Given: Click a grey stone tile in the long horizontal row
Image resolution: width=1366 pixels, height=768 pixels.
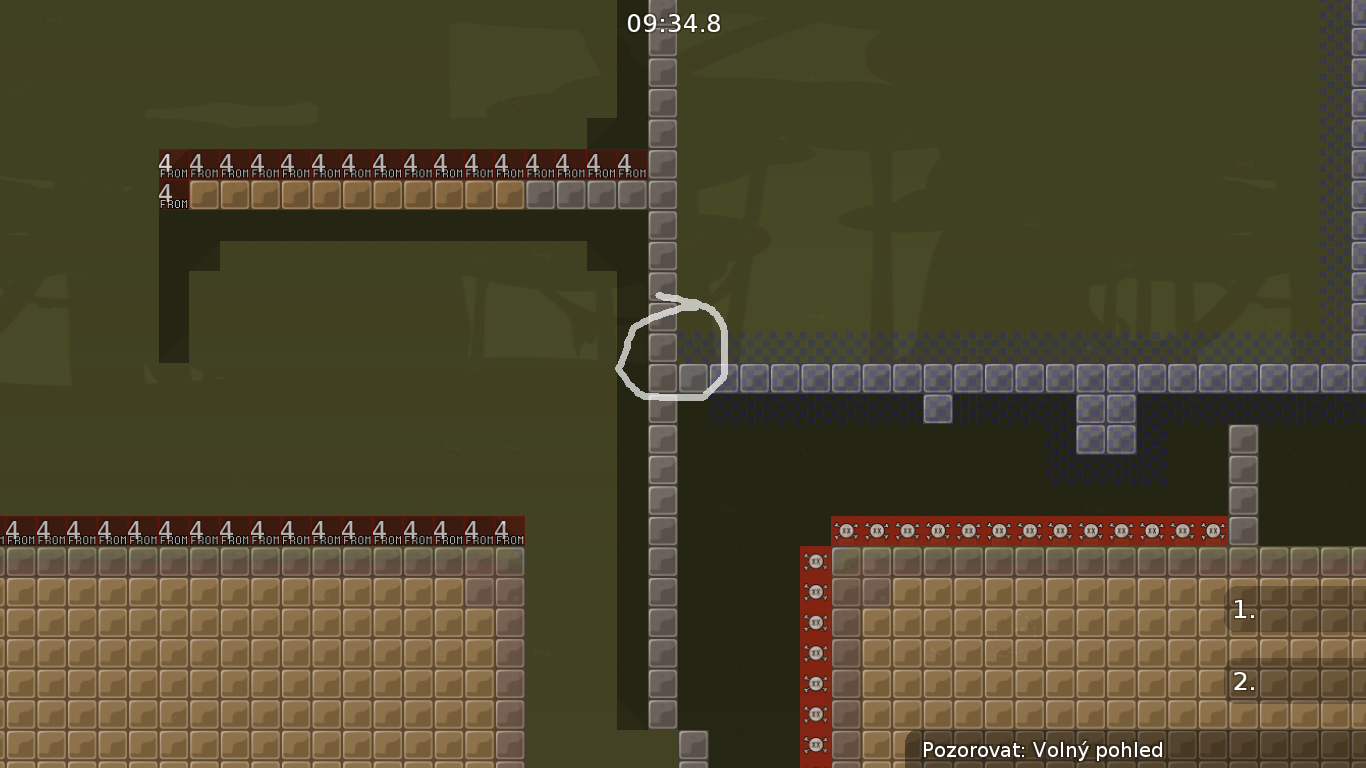Looking at the screenshot, I should pyautogui.click(x=850, y=379).
